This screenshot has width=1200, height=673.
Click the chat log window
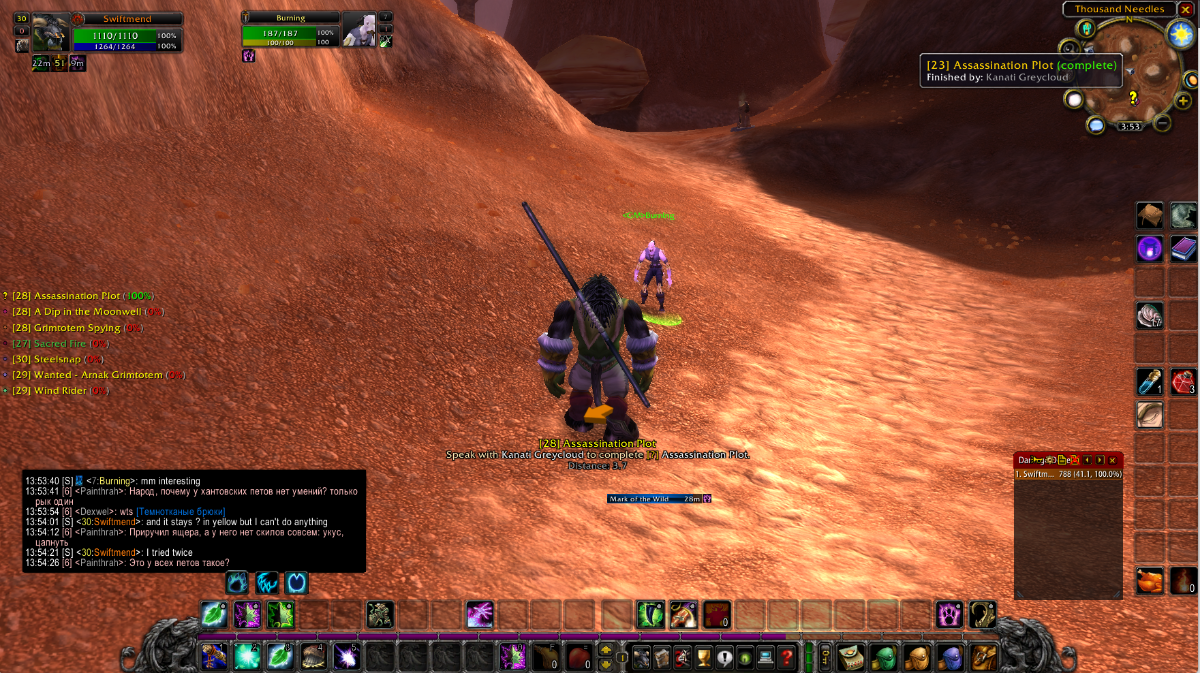[x=194, y=521]
